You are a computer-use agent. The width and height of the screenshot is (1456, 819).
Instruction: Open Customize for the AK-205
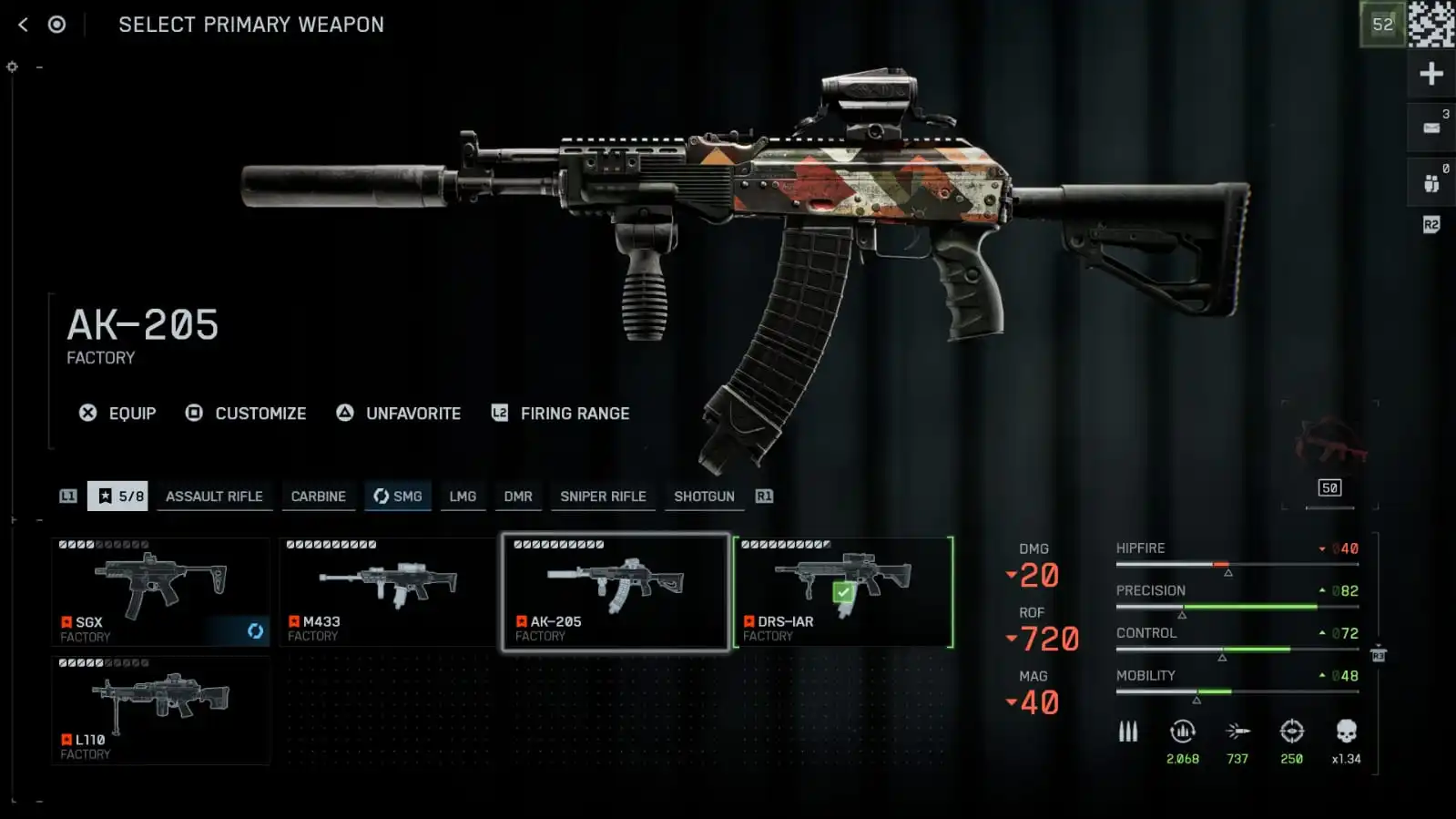point(246,414)
